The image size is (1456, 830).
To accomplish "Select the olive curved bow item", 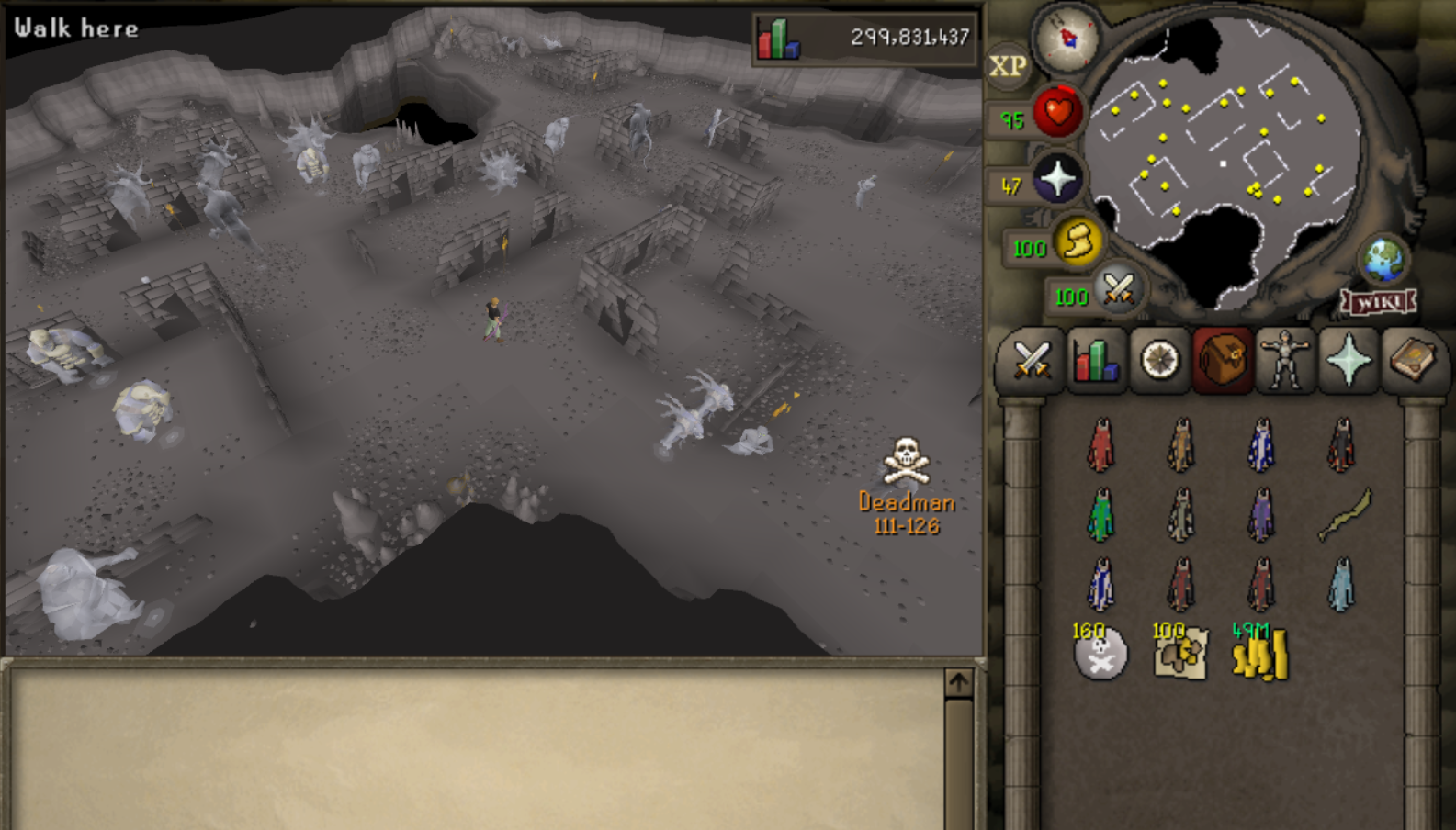I will tap(1343, 514).
